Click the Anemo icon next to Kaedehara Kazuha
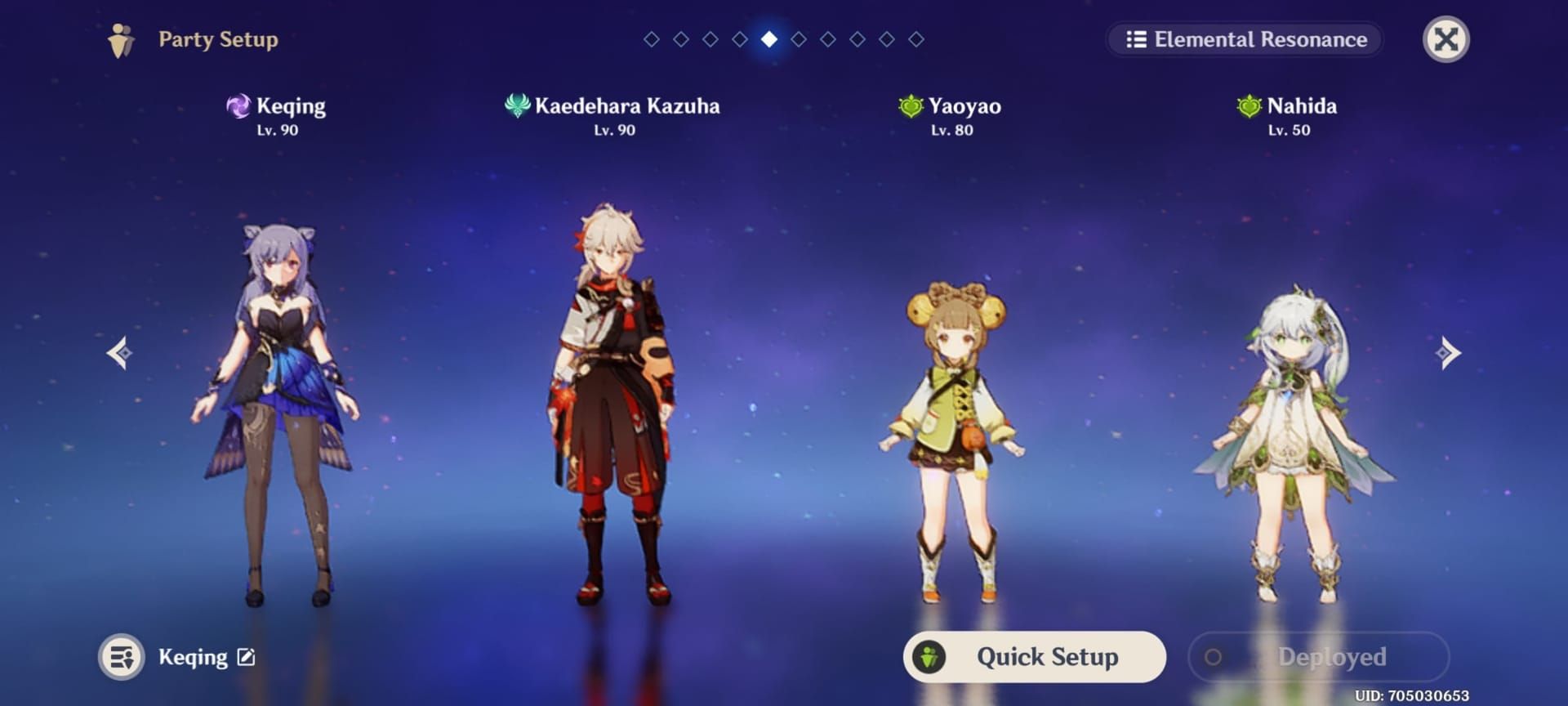This screenshot has height=706, width=1568. coord(517,105)
